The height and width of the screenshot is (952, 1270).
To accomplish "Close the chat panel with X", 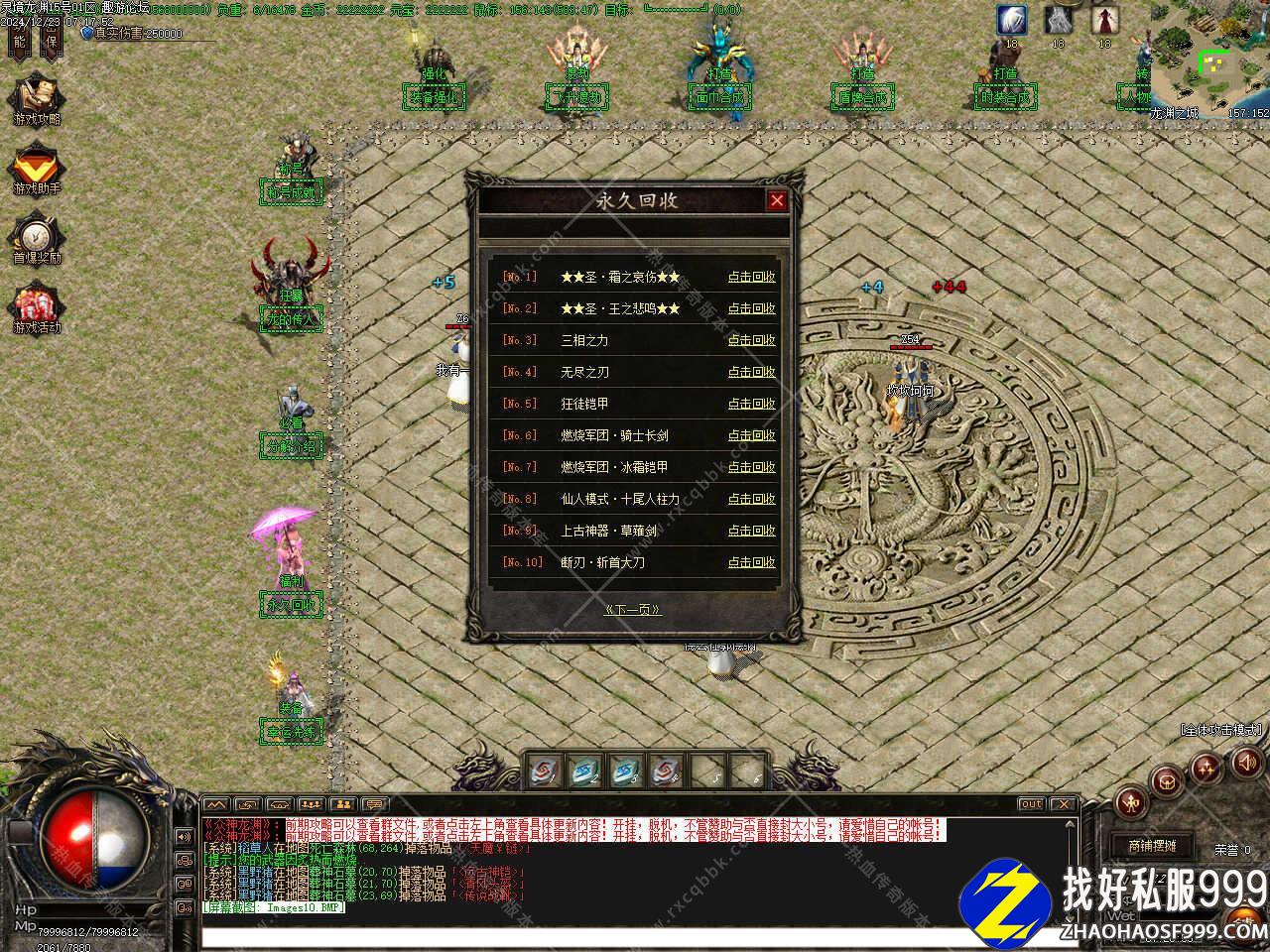I will pyautogui.click(x=1063, y=804).
